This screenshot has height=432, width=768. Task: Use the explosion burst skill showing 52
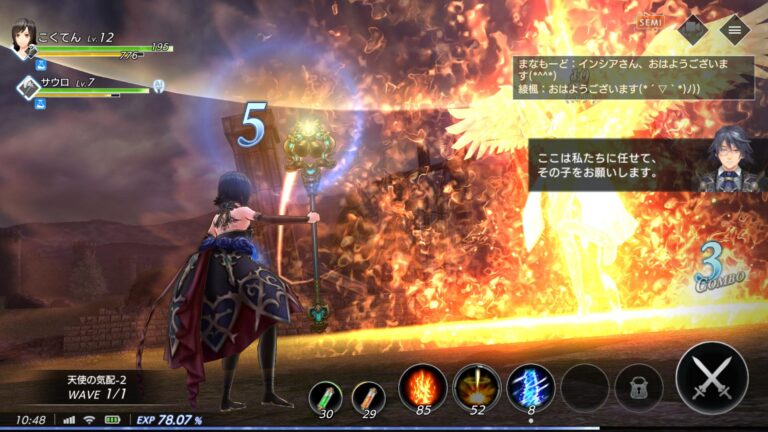coord(477,386)
